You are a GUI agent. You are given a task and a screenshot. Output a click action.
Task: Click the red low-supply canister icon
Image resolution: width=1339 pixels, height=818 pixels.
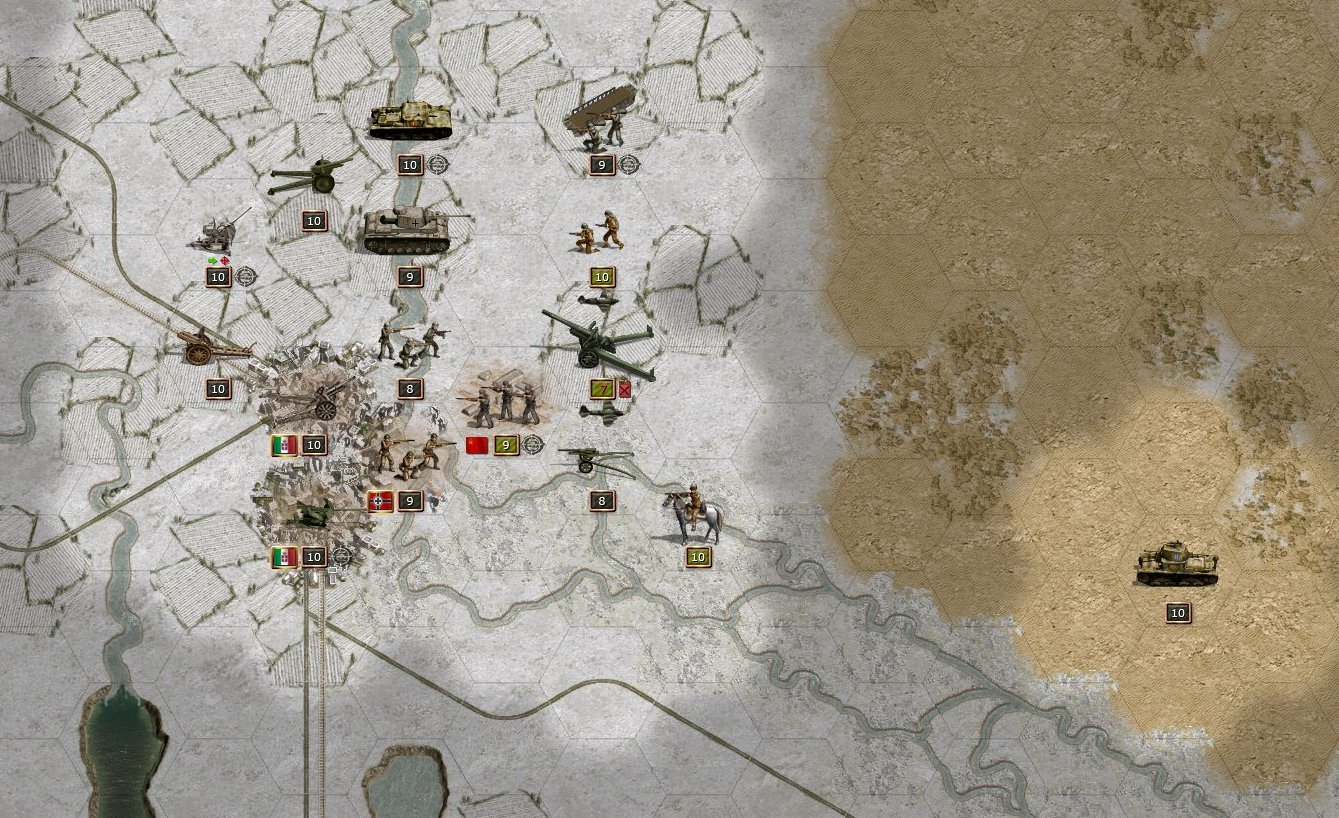pyautogui.click(x=624, y=389)
